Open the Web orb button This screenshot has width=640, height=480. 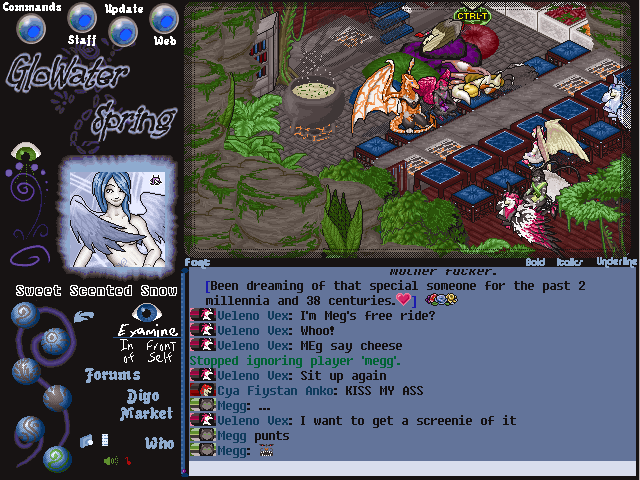[164, 18]
